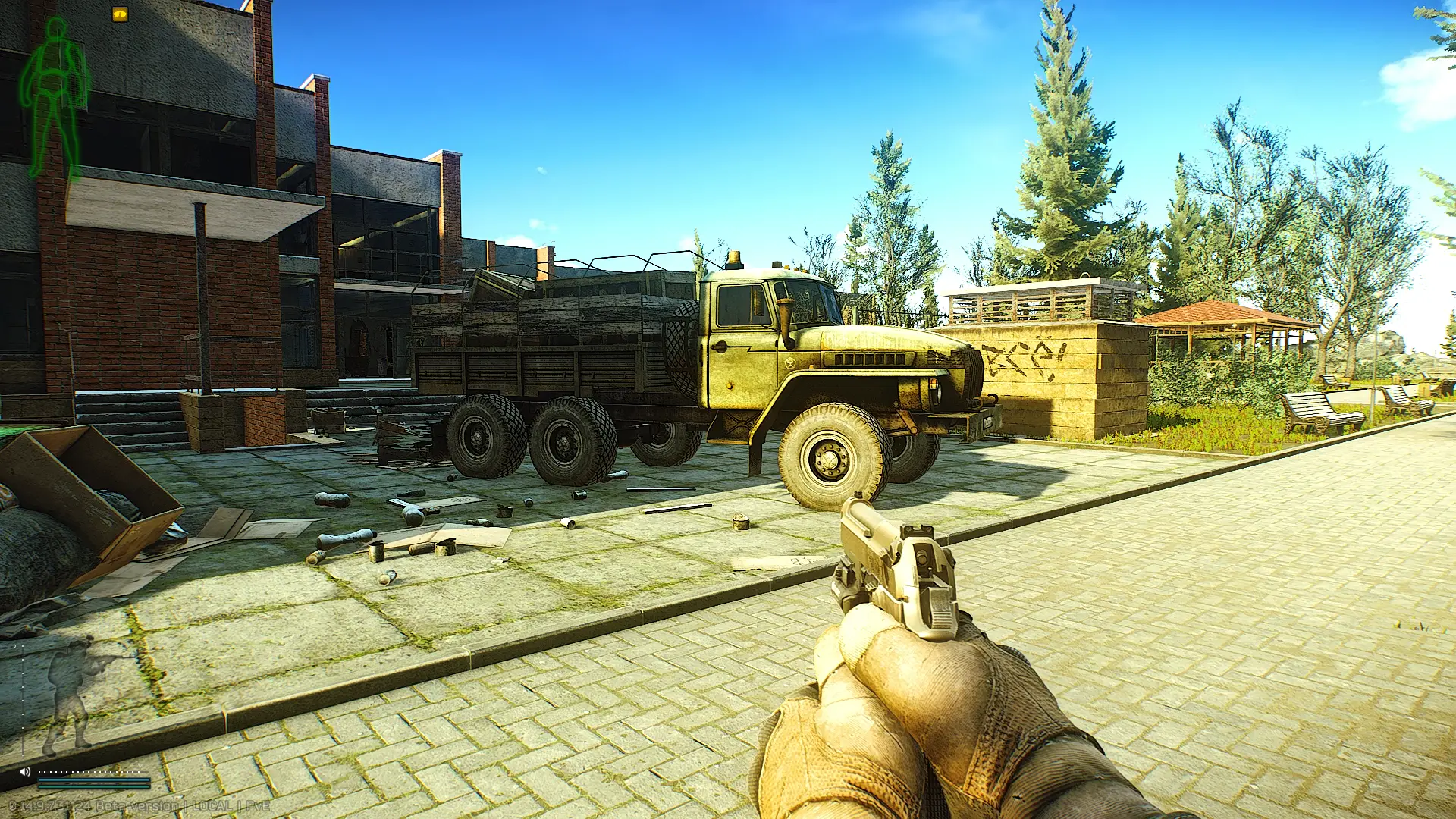Image resolution: width=1456 pixels, height=819 pixels.
Task: Select the small yellow status icon
Action: 120,14
